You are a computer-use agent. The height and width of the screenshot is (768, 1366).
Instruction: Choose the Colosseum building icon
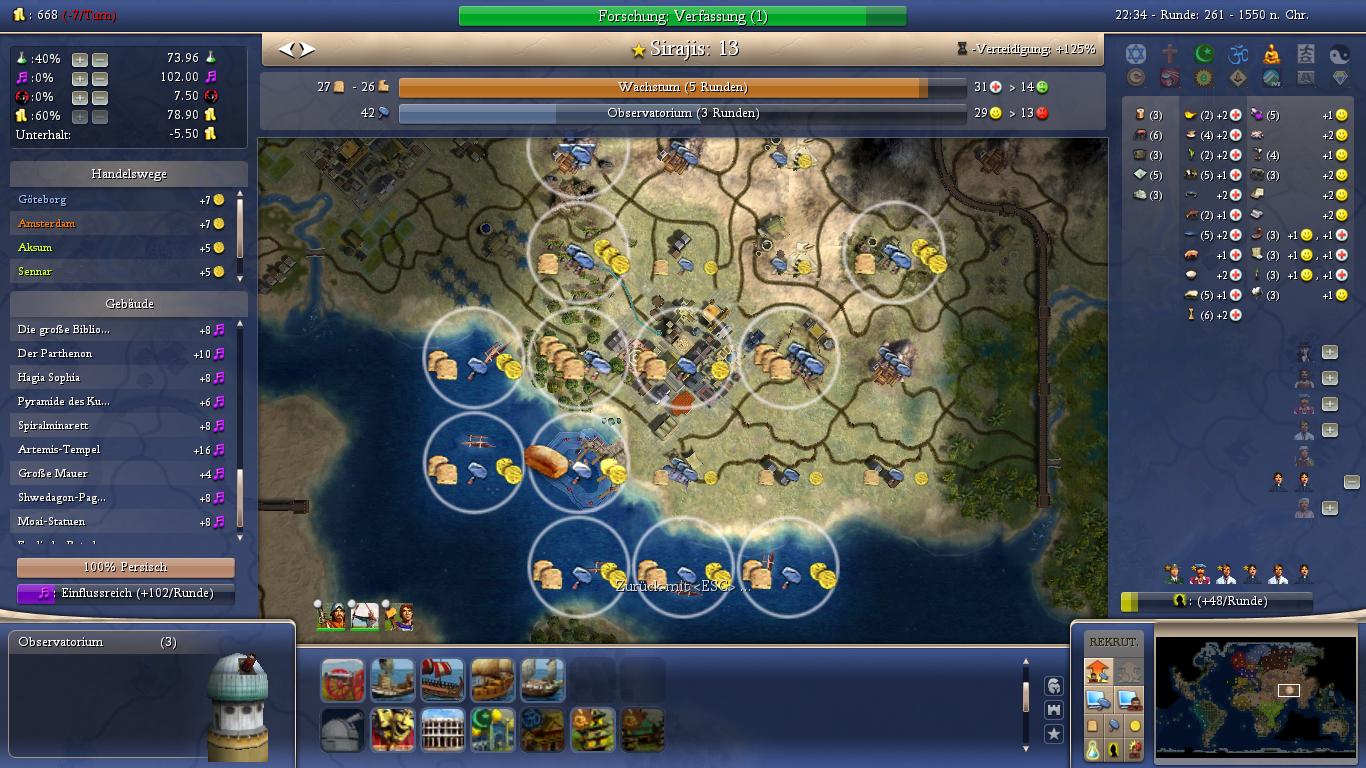coord(442,730)
